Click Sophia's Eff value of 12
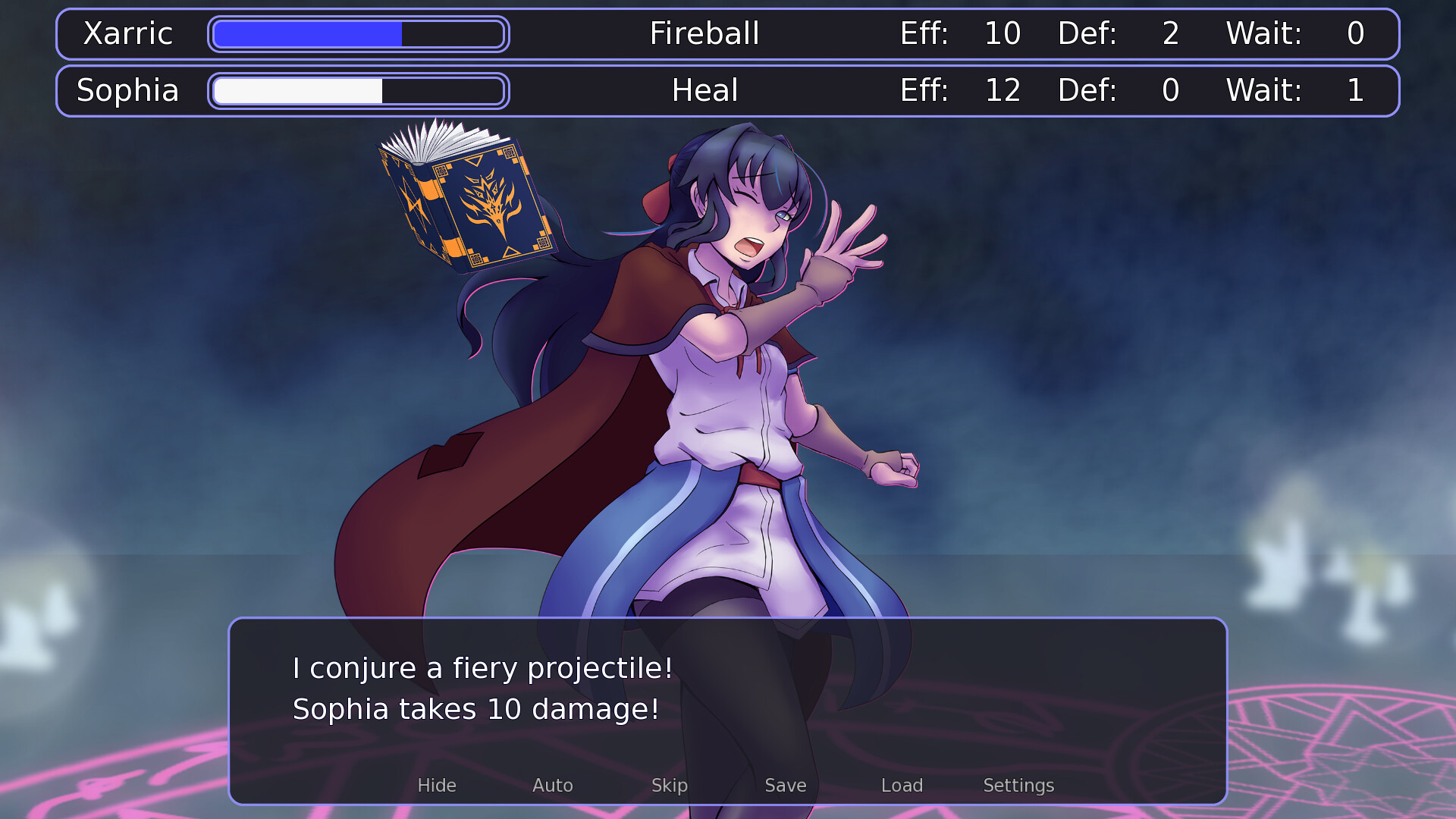Viewport: 1456px width, 819px height. 1003,90
